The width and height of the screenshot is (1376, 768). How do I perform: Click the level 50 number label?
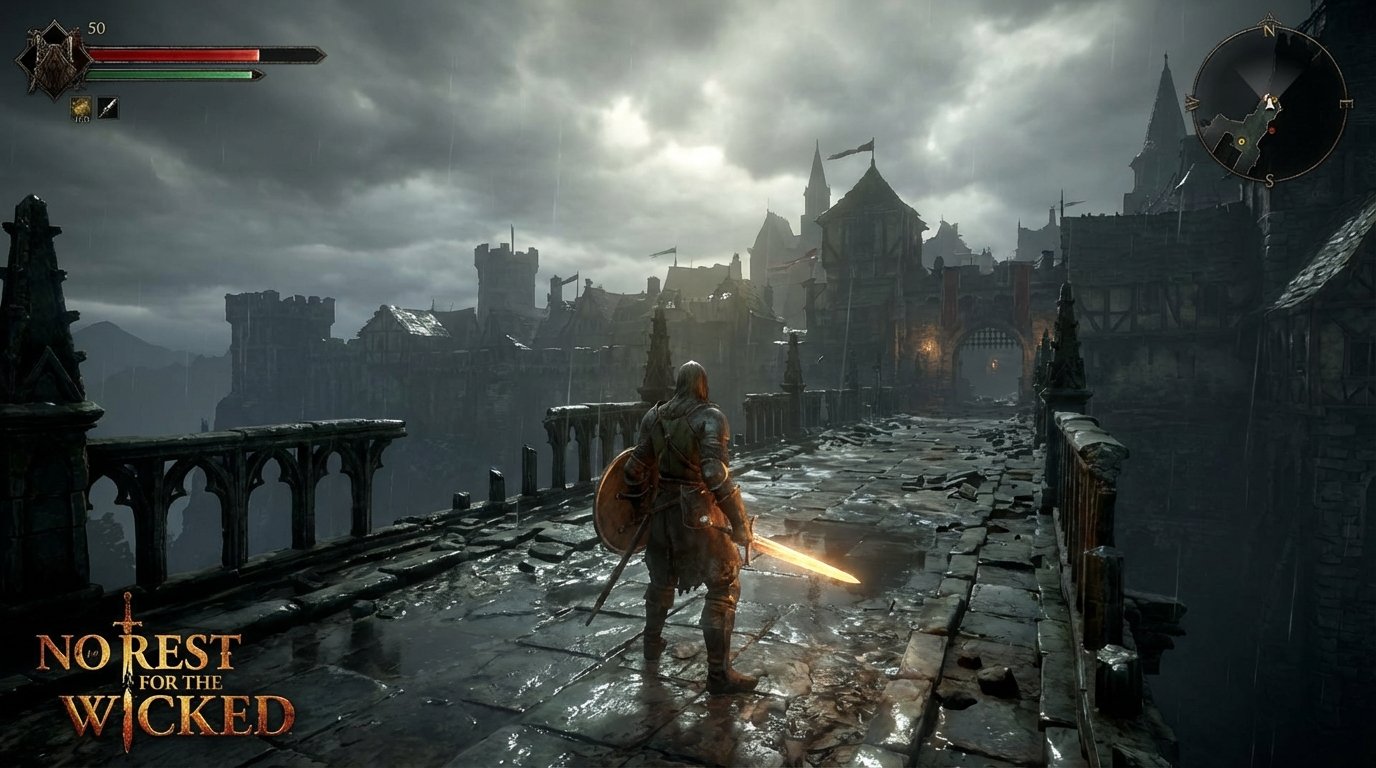(x=96, y=28)
